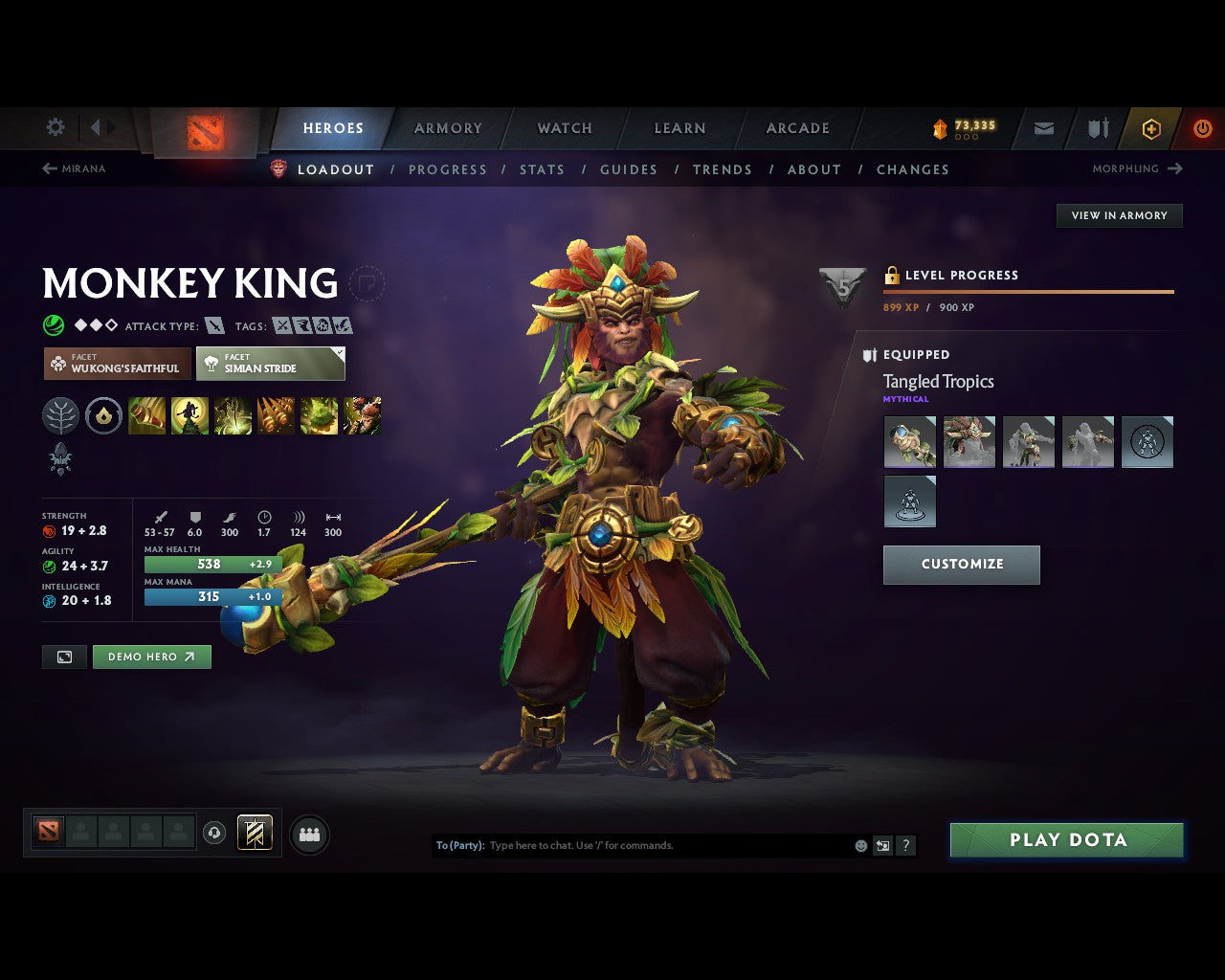The width and height of the screenshot is (1225, 980).
Task: Open the next hero Morphling arrow
Action: click(x=1174, y=168)
